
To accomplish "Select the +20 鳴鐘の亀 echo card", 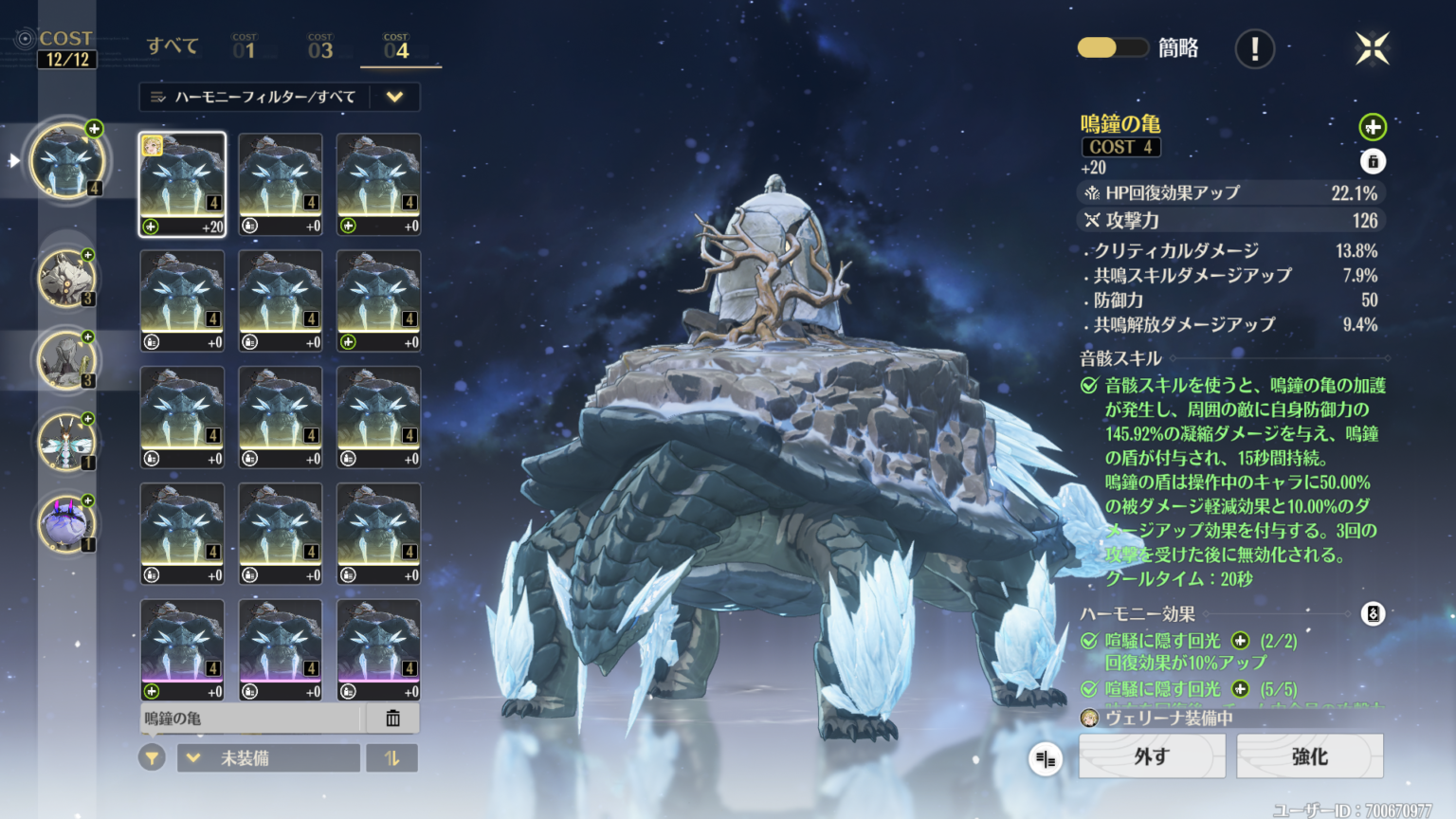I will pyautogui.click(x=183, y=184).
